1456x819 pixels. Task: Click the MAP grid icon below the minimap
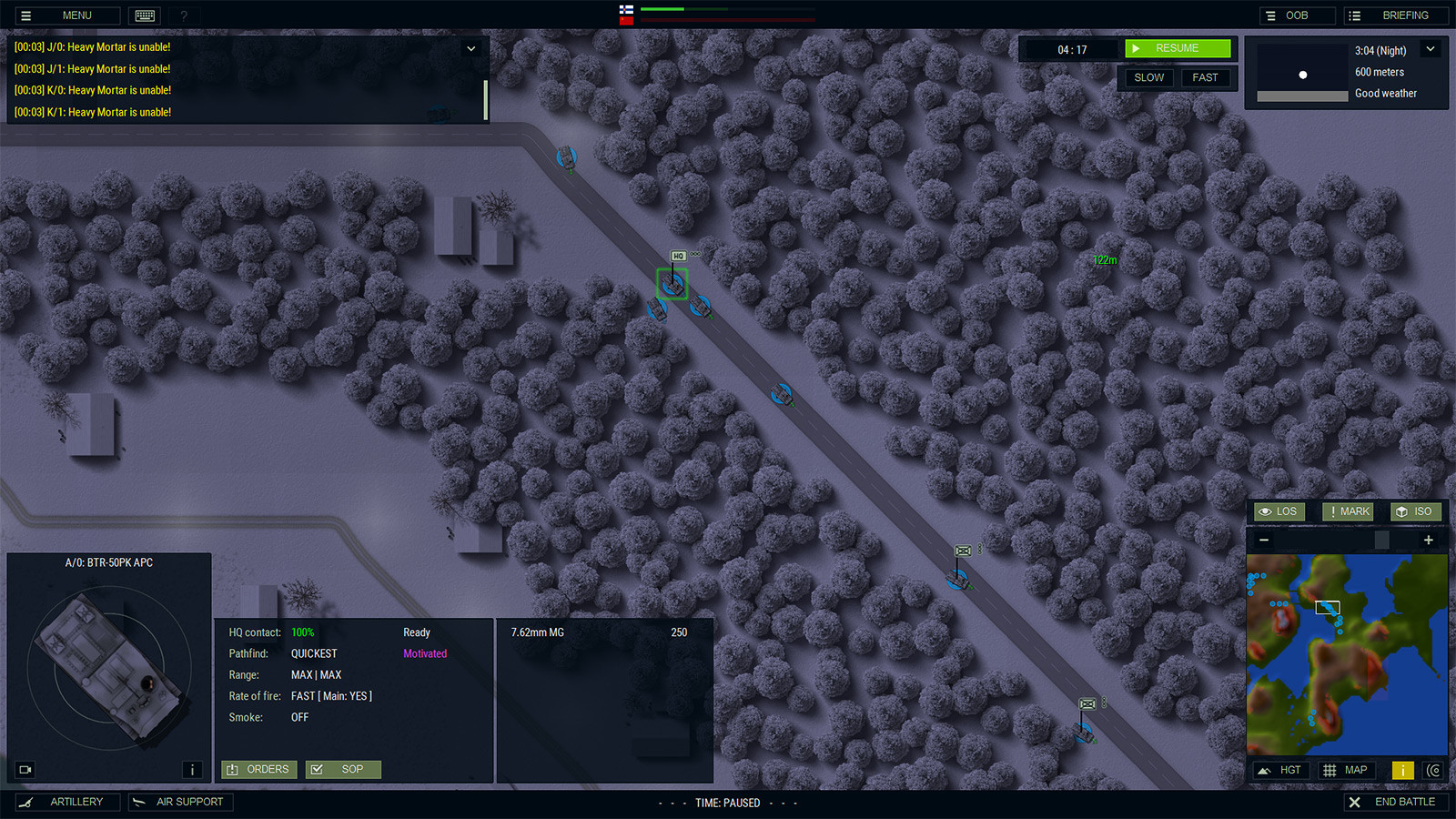point(1346,769)
